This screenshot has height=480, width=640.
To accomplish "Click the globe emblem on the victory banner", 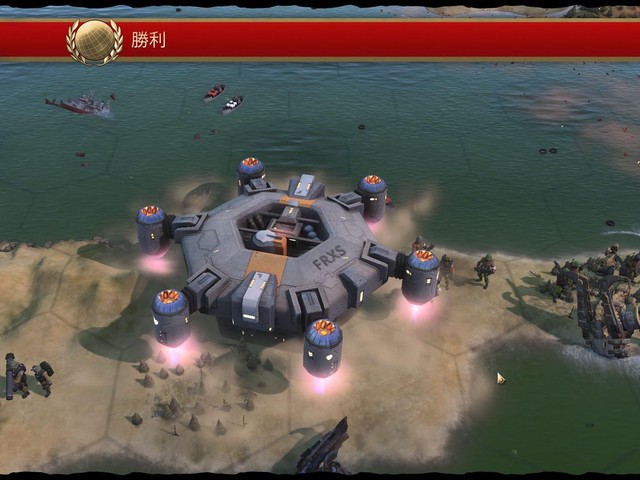I will [94, 41].
